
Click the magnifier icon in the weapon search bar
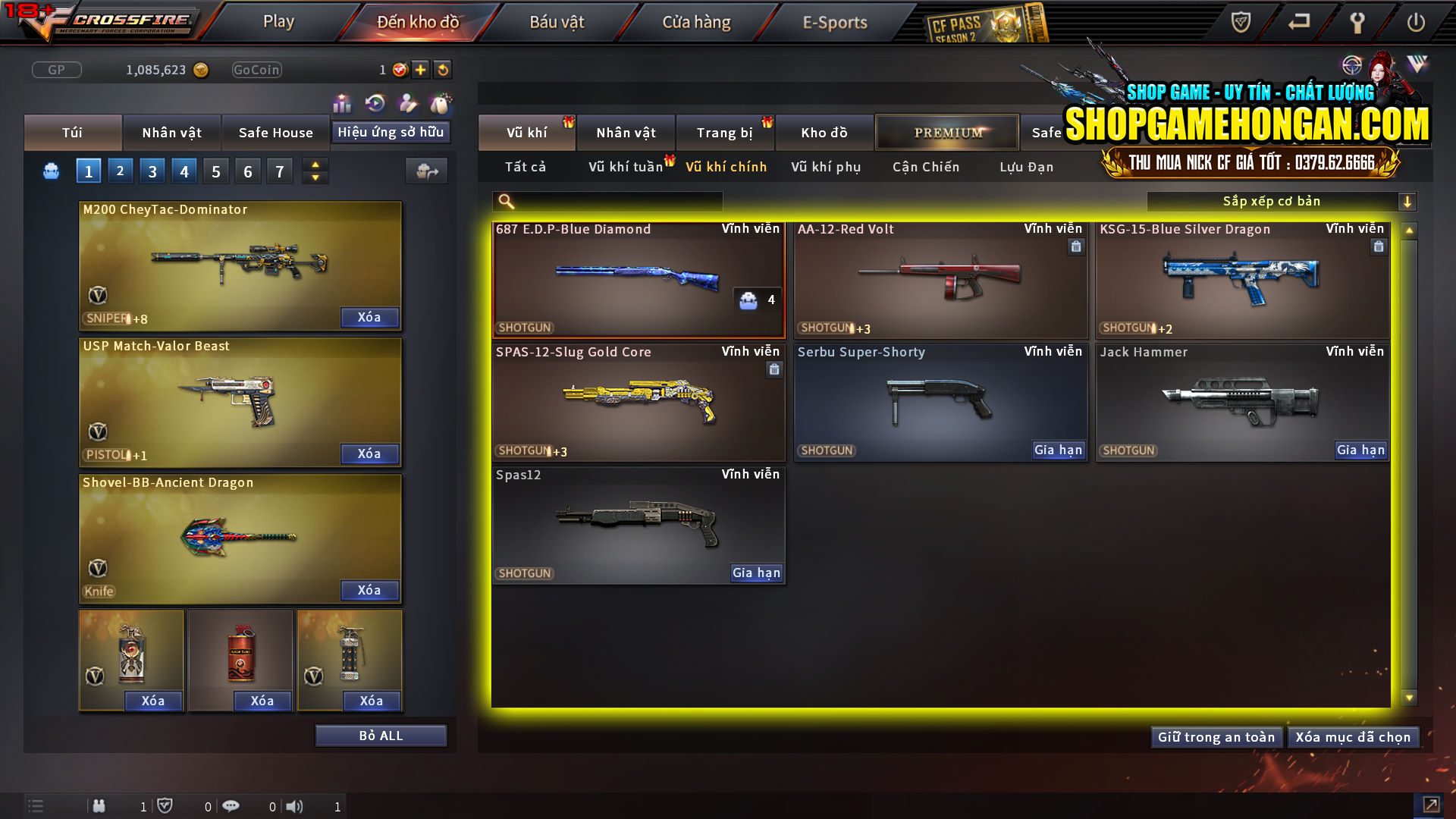505,201
